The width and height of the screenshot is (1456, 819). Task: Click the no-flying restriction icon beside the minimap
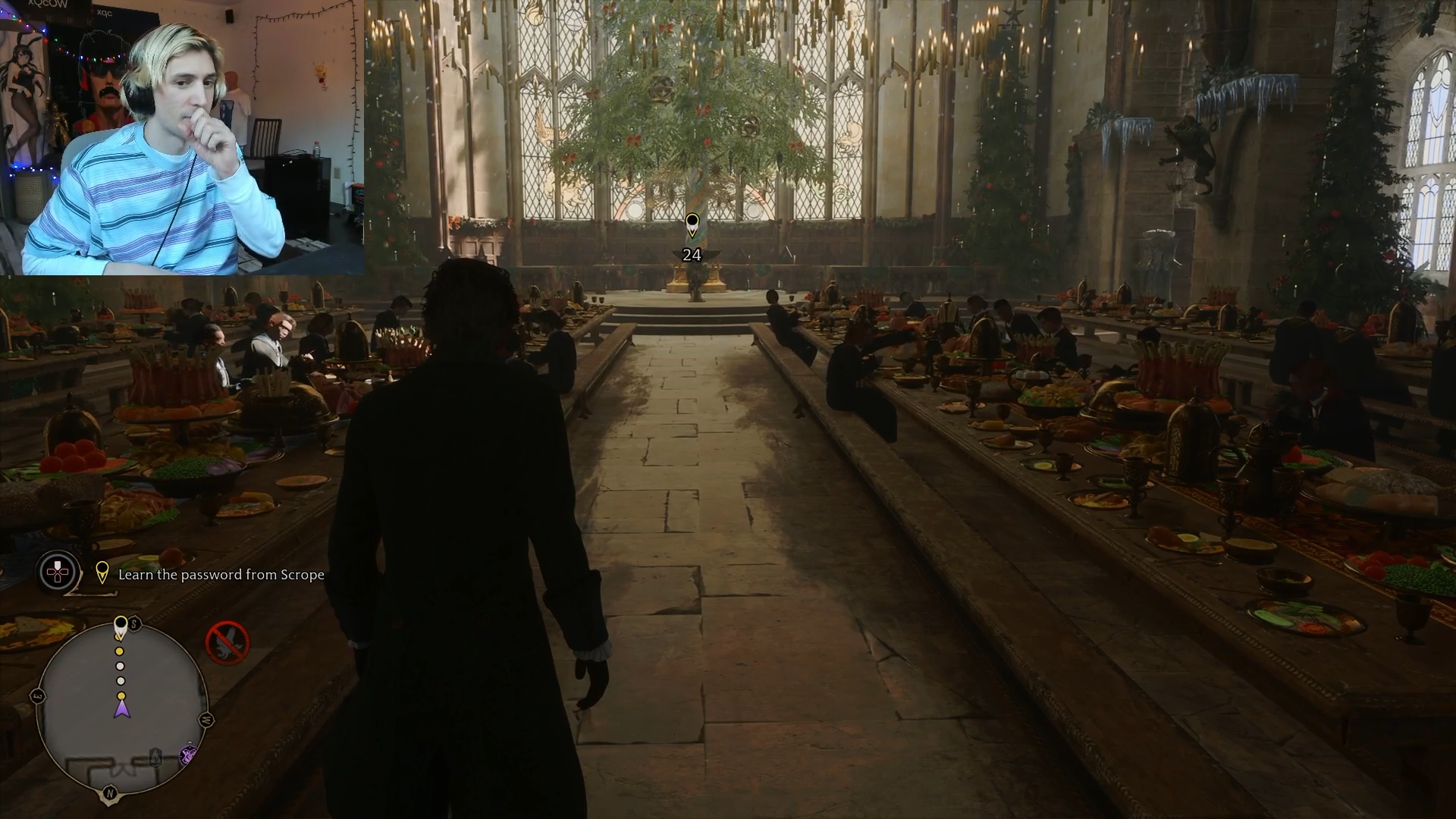coord(227,642)
